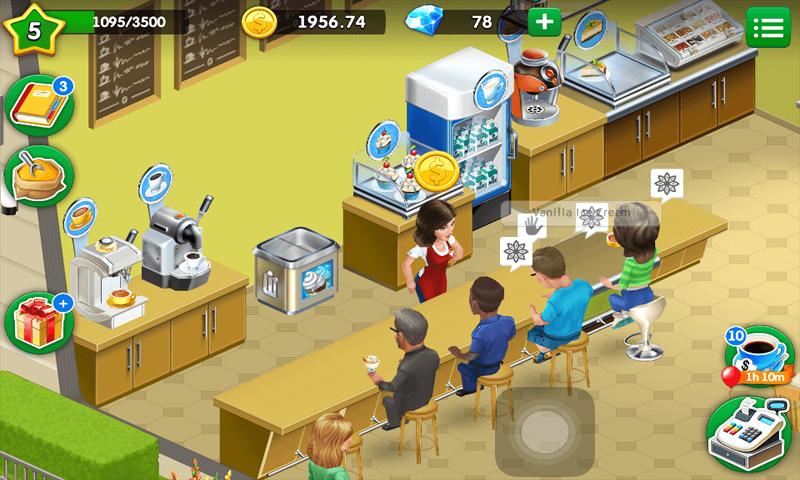Tap the gold coin balance icon
800x480 pixels.
tap(260, 23)
